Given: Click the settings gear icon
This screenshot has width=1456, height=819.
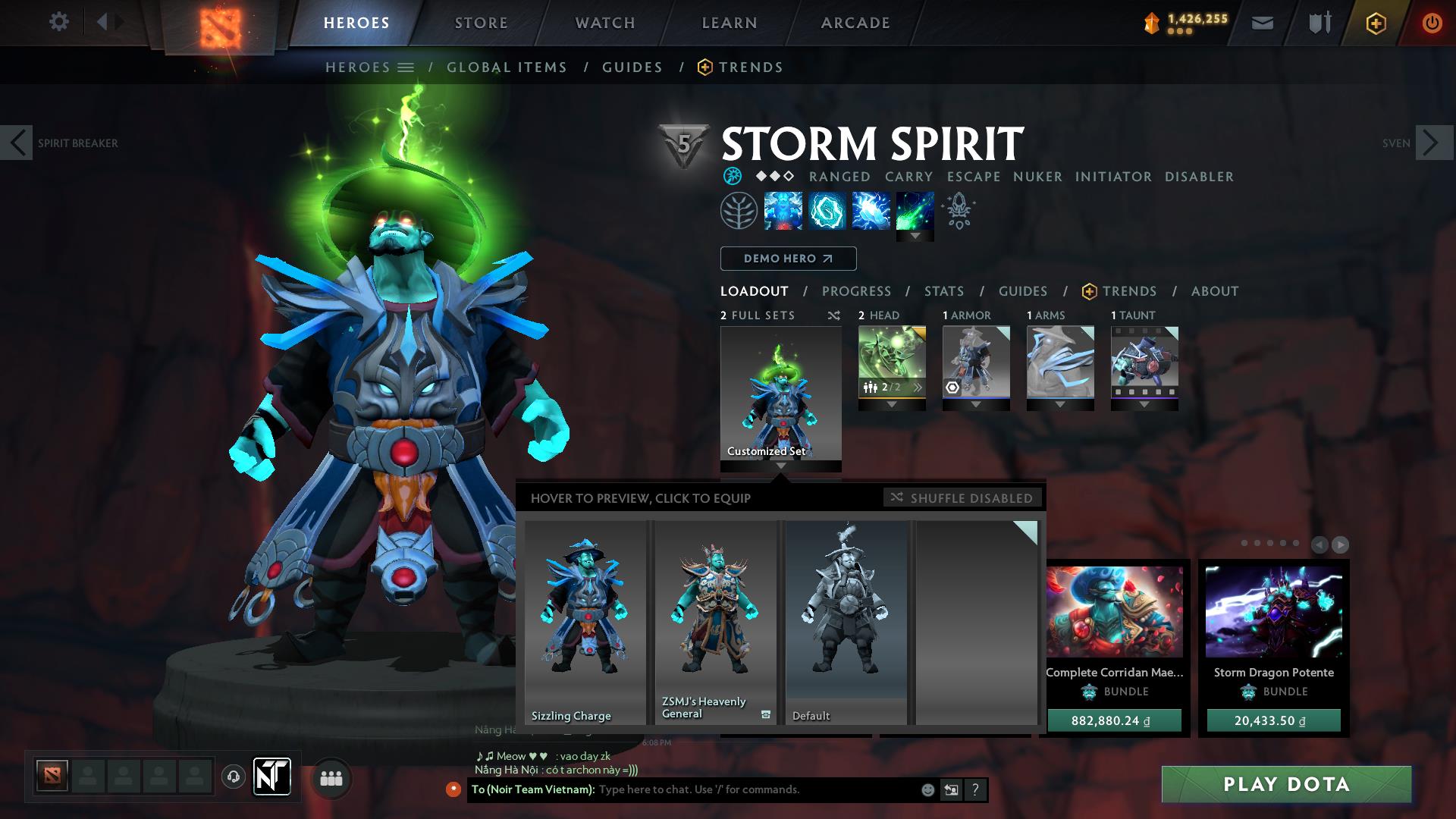Looking at the screenshot, I should (x=59, y=22).
